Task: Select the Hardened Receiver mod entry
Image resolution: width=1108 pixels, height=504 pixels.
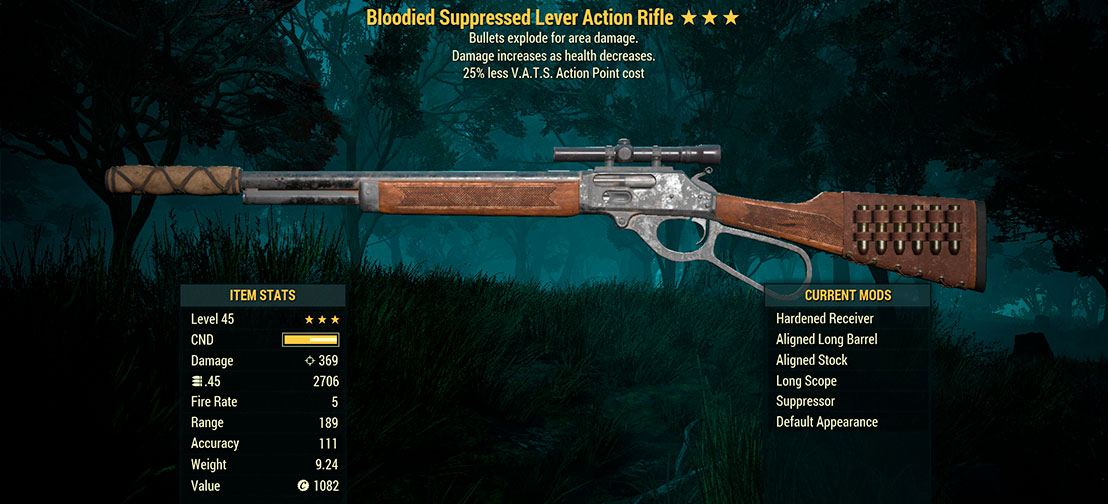Action: (x=825, y=319)
